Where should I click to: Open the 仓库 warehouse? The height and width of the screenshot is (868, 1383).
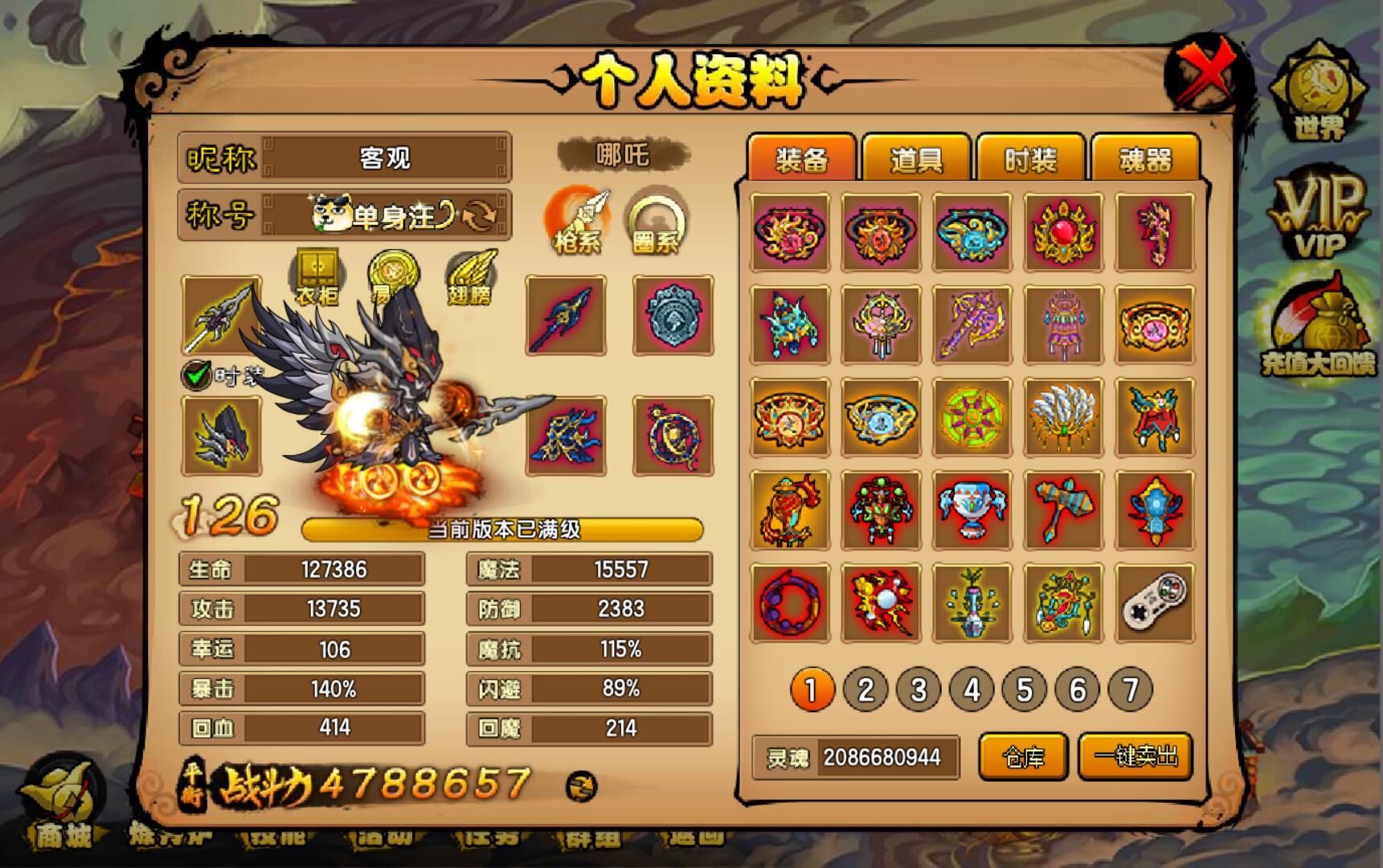[1023, 756]
